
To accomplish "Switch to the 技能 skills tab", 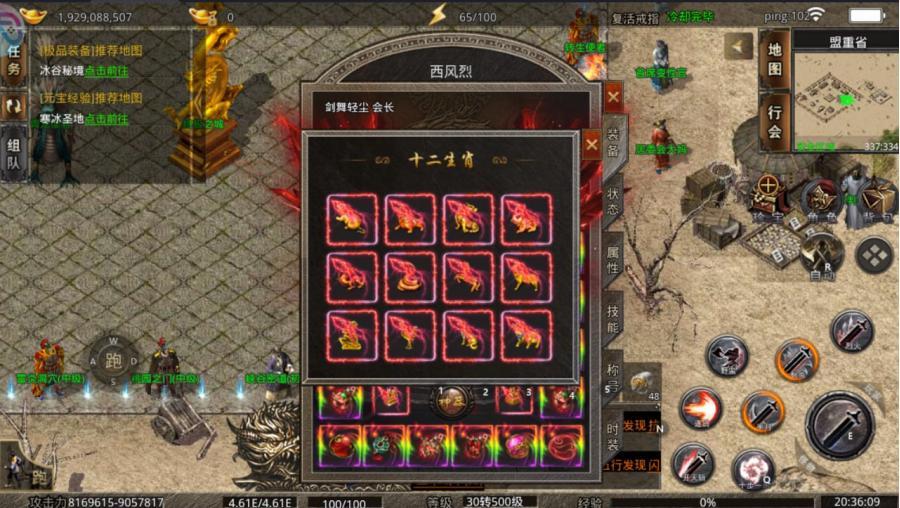I will (613, 318).
